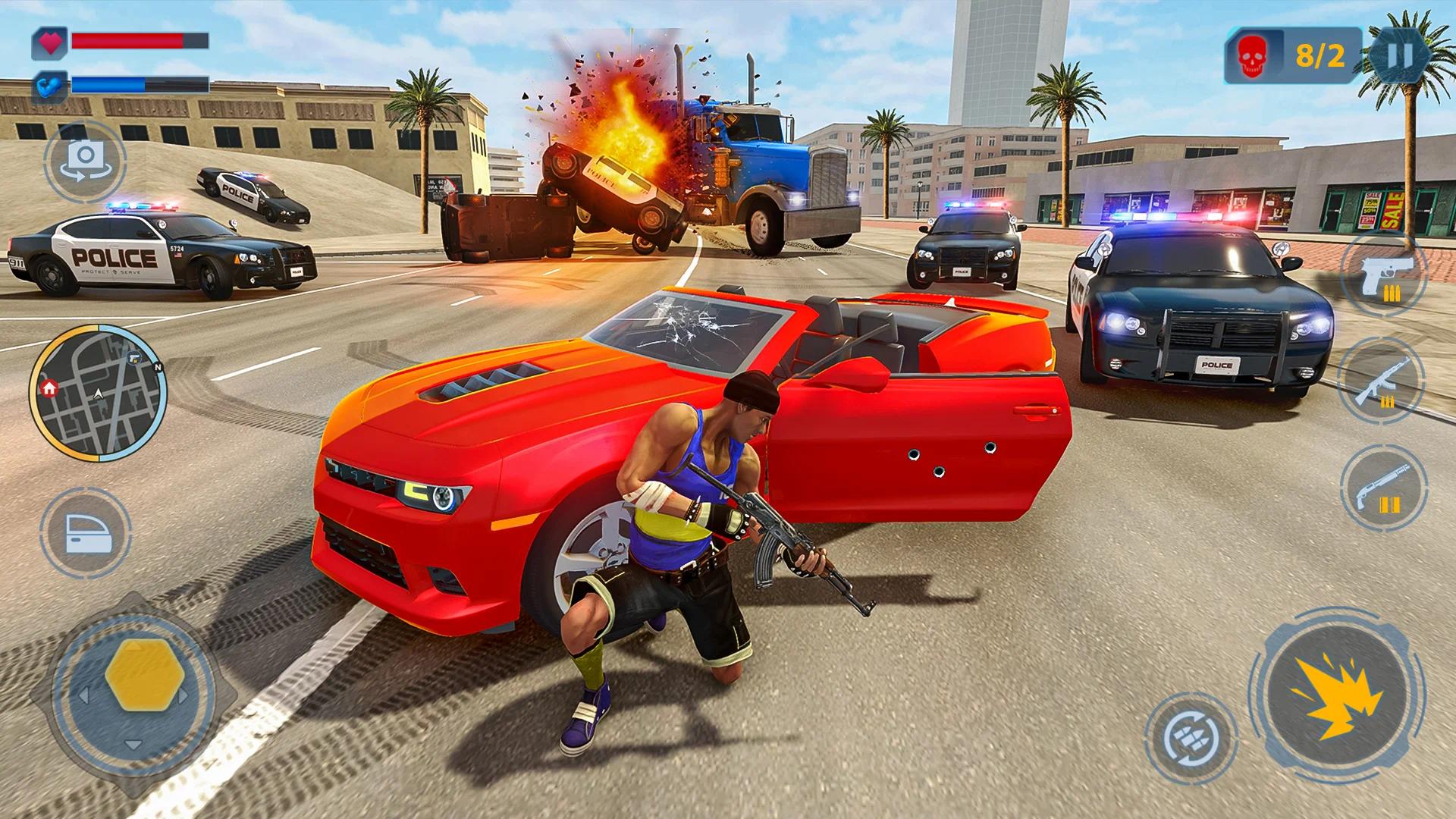Tap the north indicator on the minimap
This screenshot has height=819, width=1456.
[x=158, y=367]
